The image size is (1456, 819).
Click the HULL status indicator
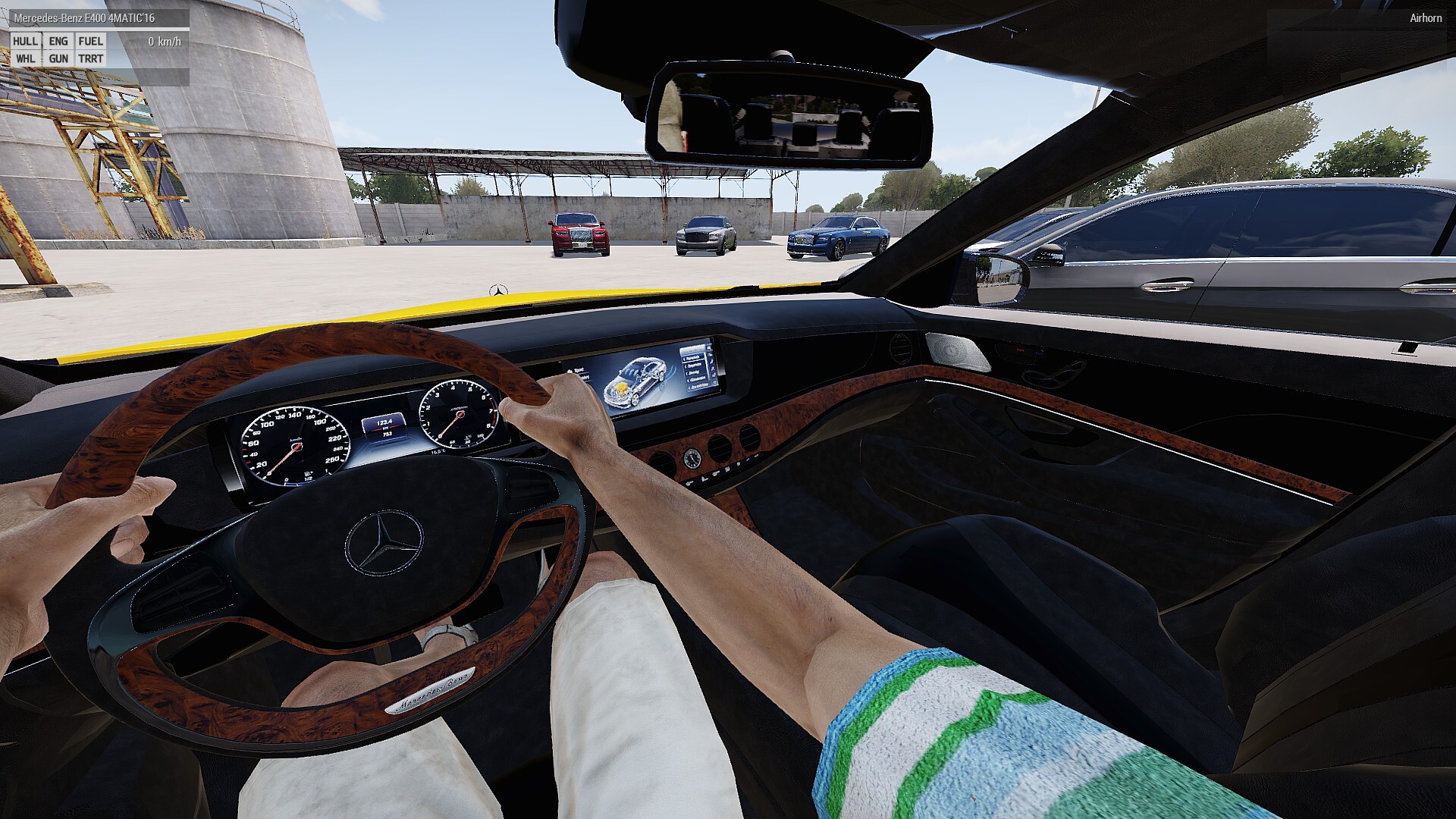click(25, 42)
